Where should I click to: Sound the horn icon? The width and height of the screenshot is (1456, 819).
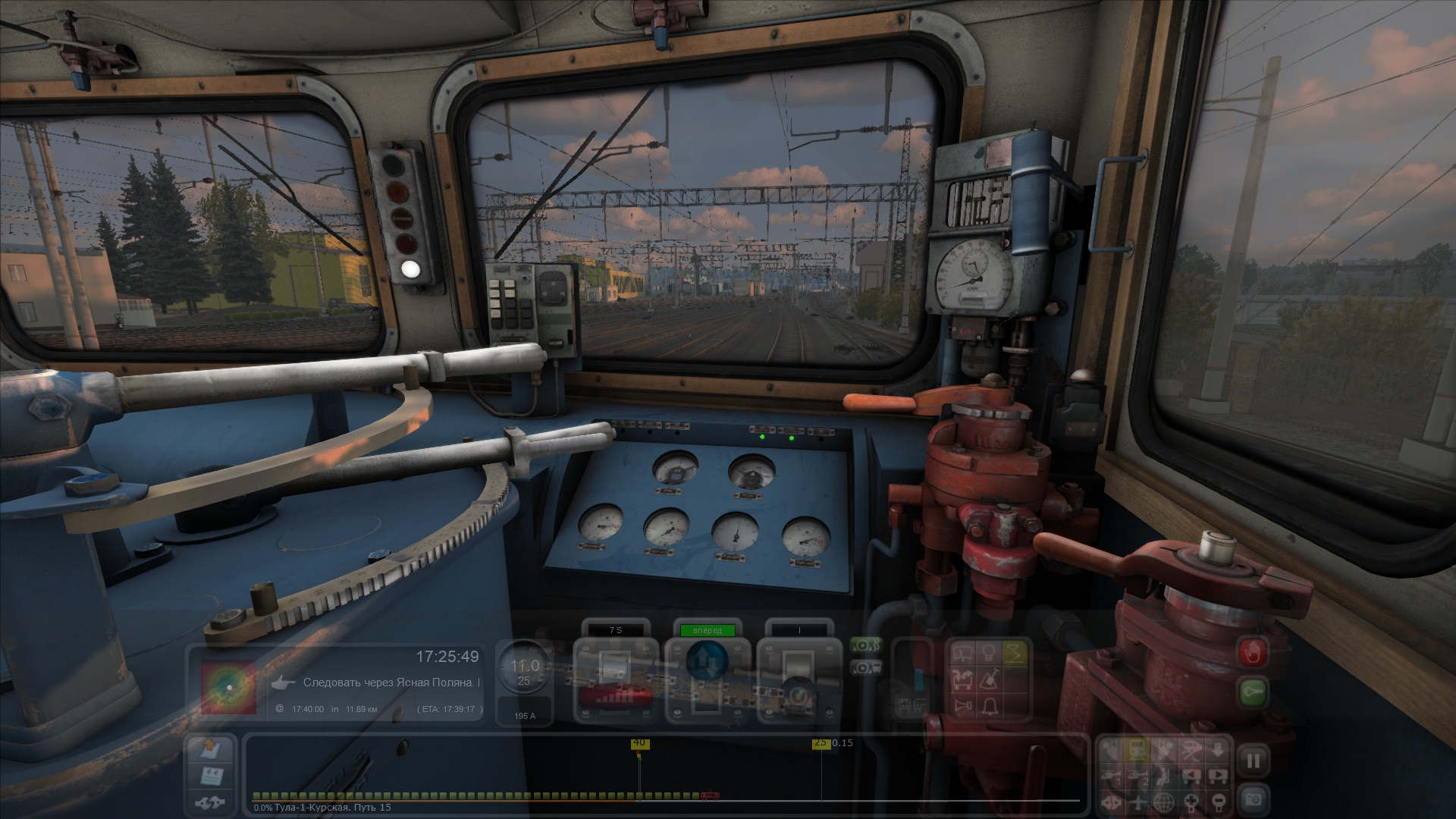[x=965, y=706]
